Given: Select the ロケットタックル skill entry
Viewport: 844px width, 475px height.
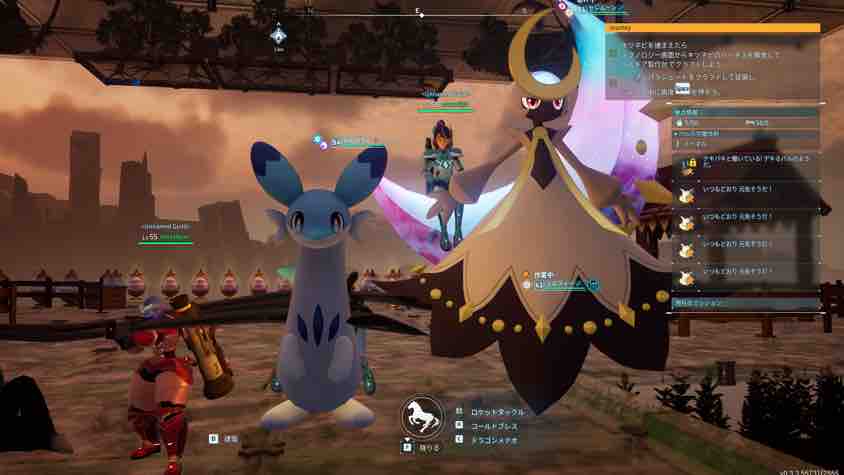Looking at the screenshot, I should 495,411.
